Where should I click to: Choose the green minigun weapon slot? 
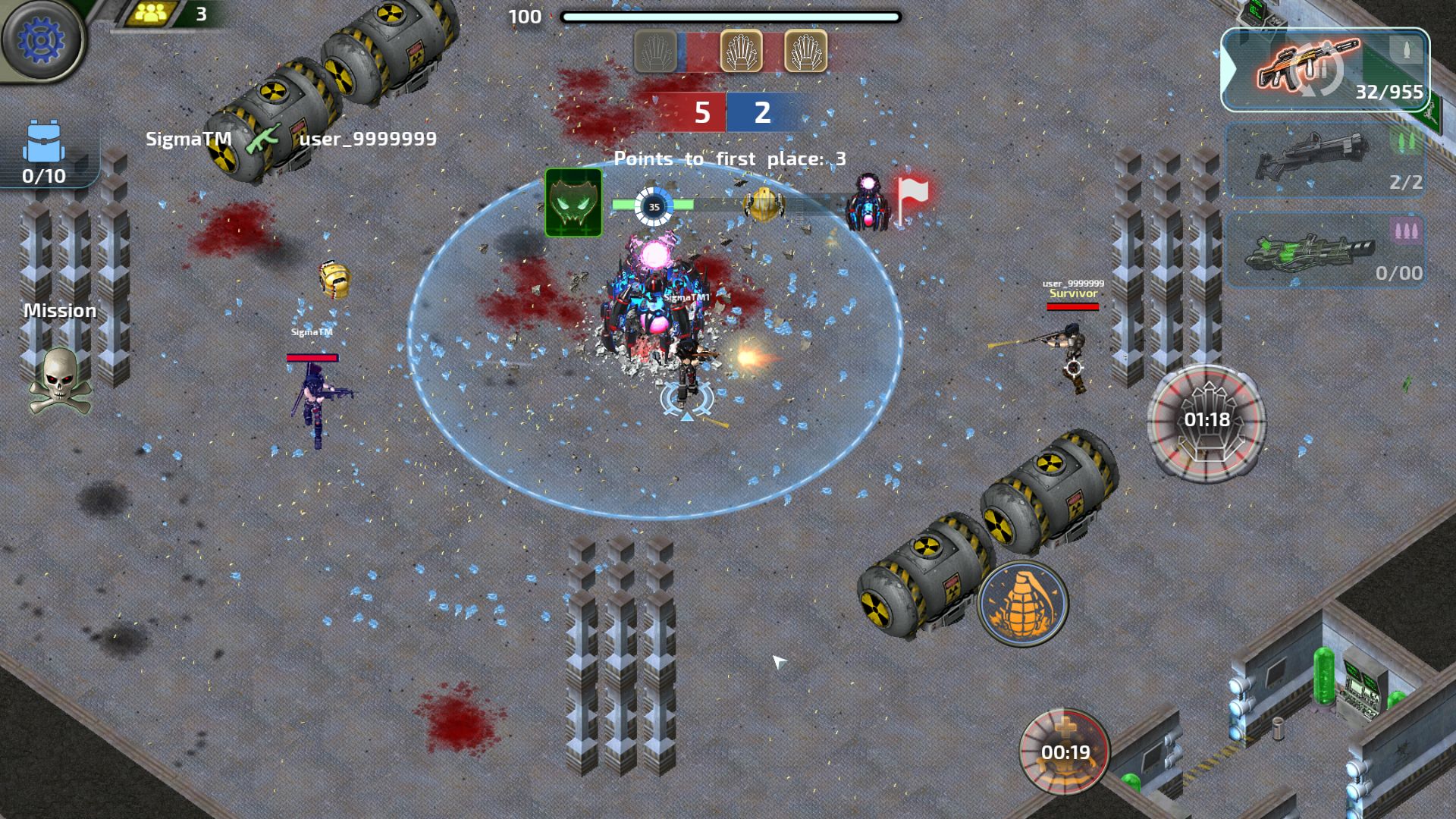(x=1324, y=250)
